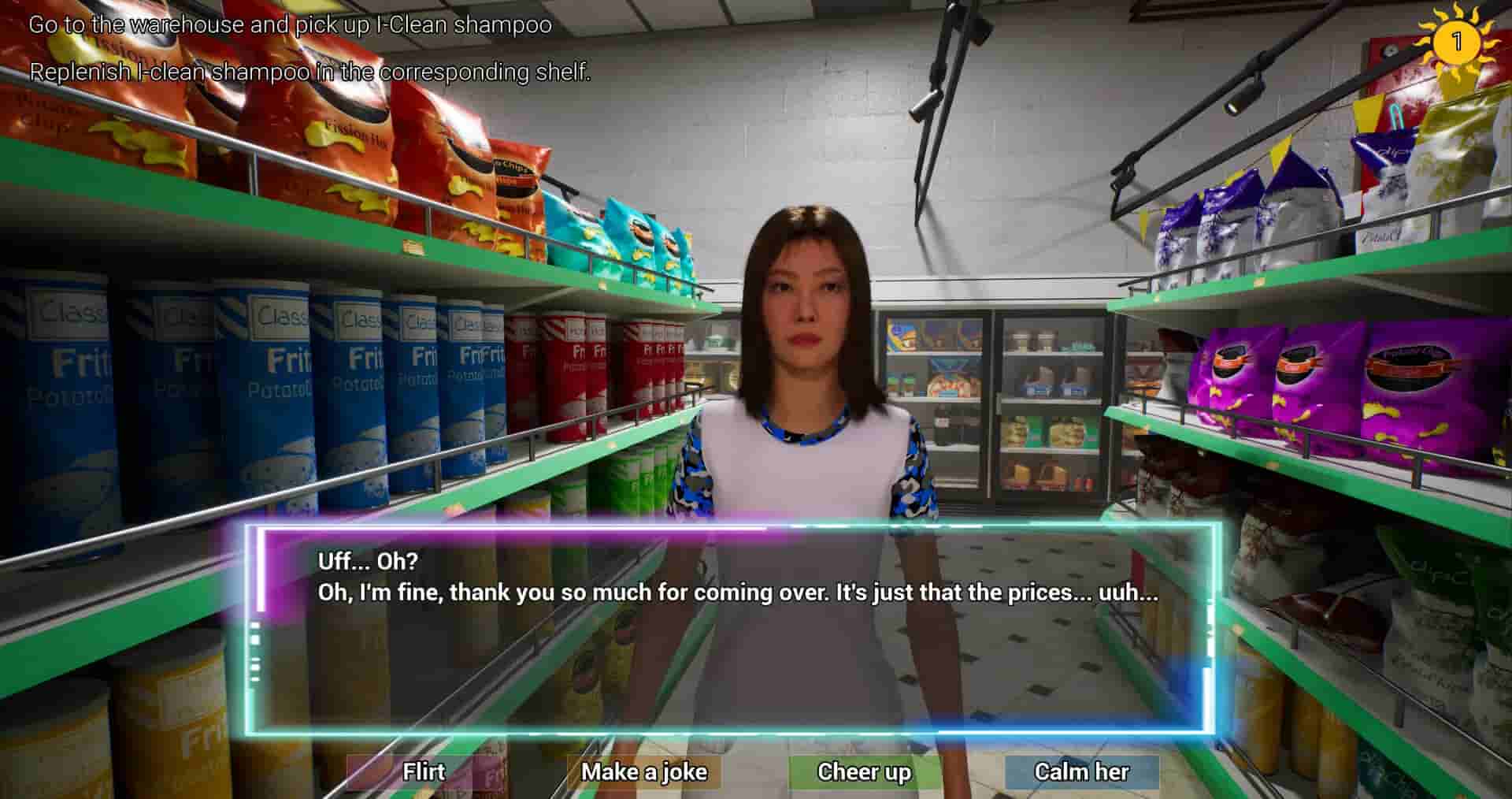Select the Calm her response

pyautogui.click(x=1082, y=772)
